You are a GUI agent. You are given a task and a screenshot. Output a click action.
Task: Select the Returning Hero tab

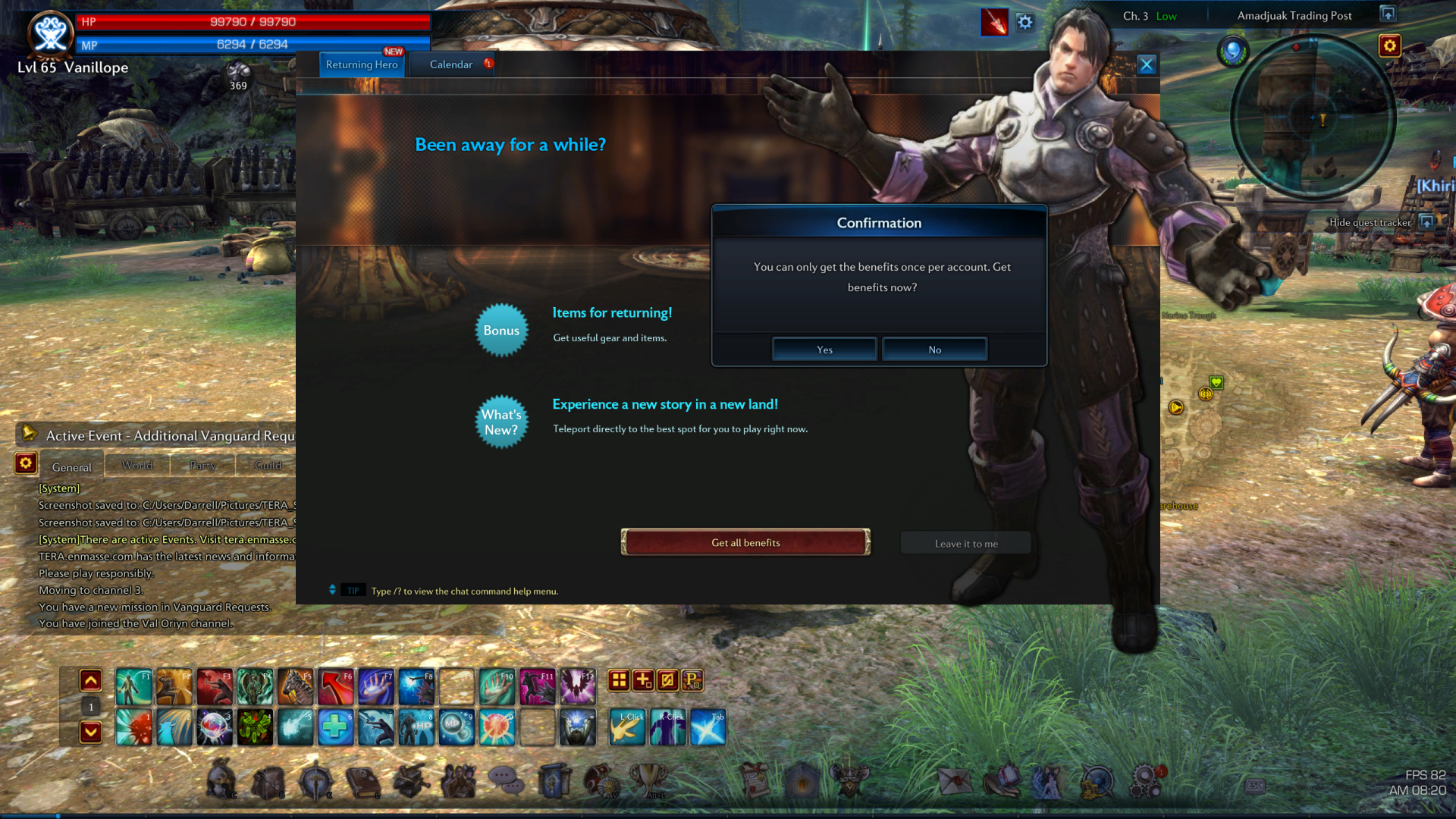(x=362, y=64)
